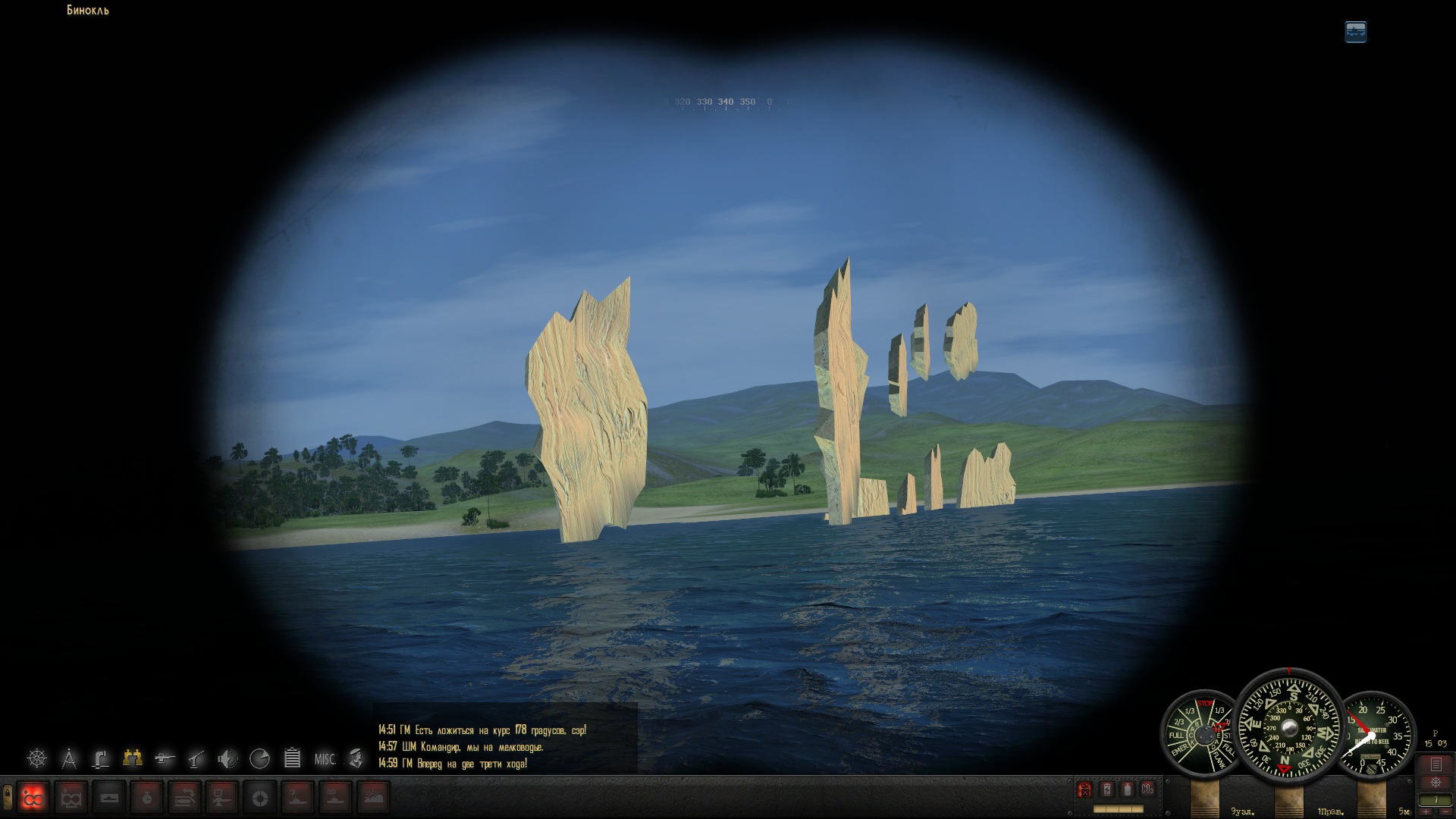The height and width of the screenshot is (819, 1456).
Task: Open the navigation map compass-divider icon
Action: tap(69, 758)
